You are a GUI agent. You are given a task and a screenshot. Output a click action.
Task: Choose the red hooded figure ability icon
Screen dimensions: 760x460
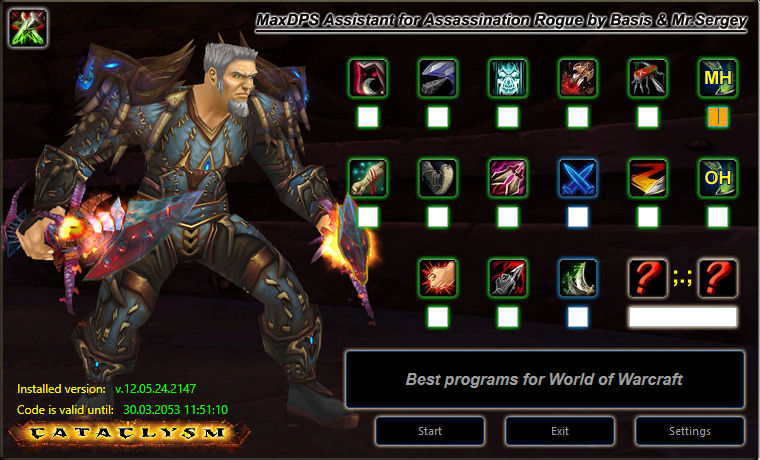[x=368, y=78]
